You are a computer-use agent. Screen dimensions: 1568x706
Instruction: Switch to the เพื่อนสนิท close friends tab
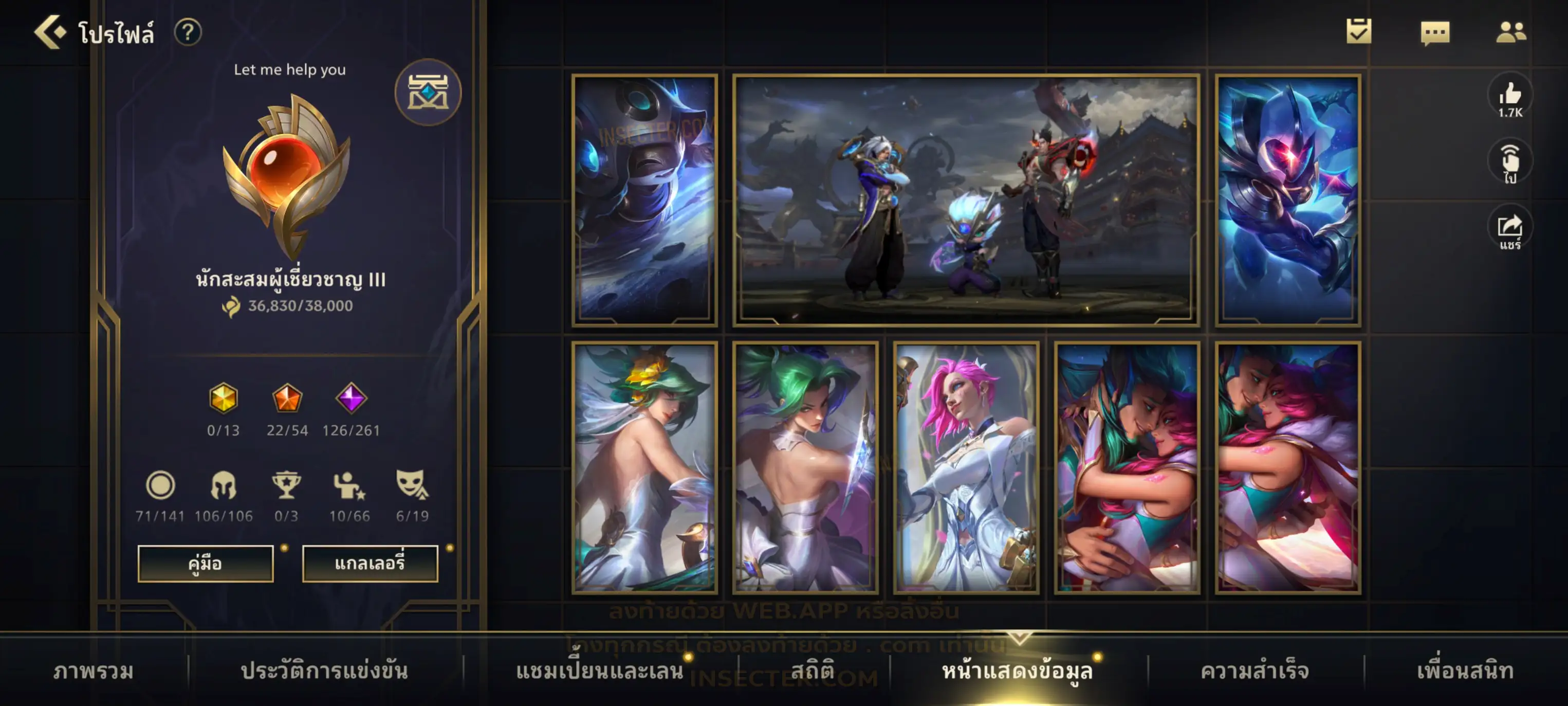pos(1465,671)
